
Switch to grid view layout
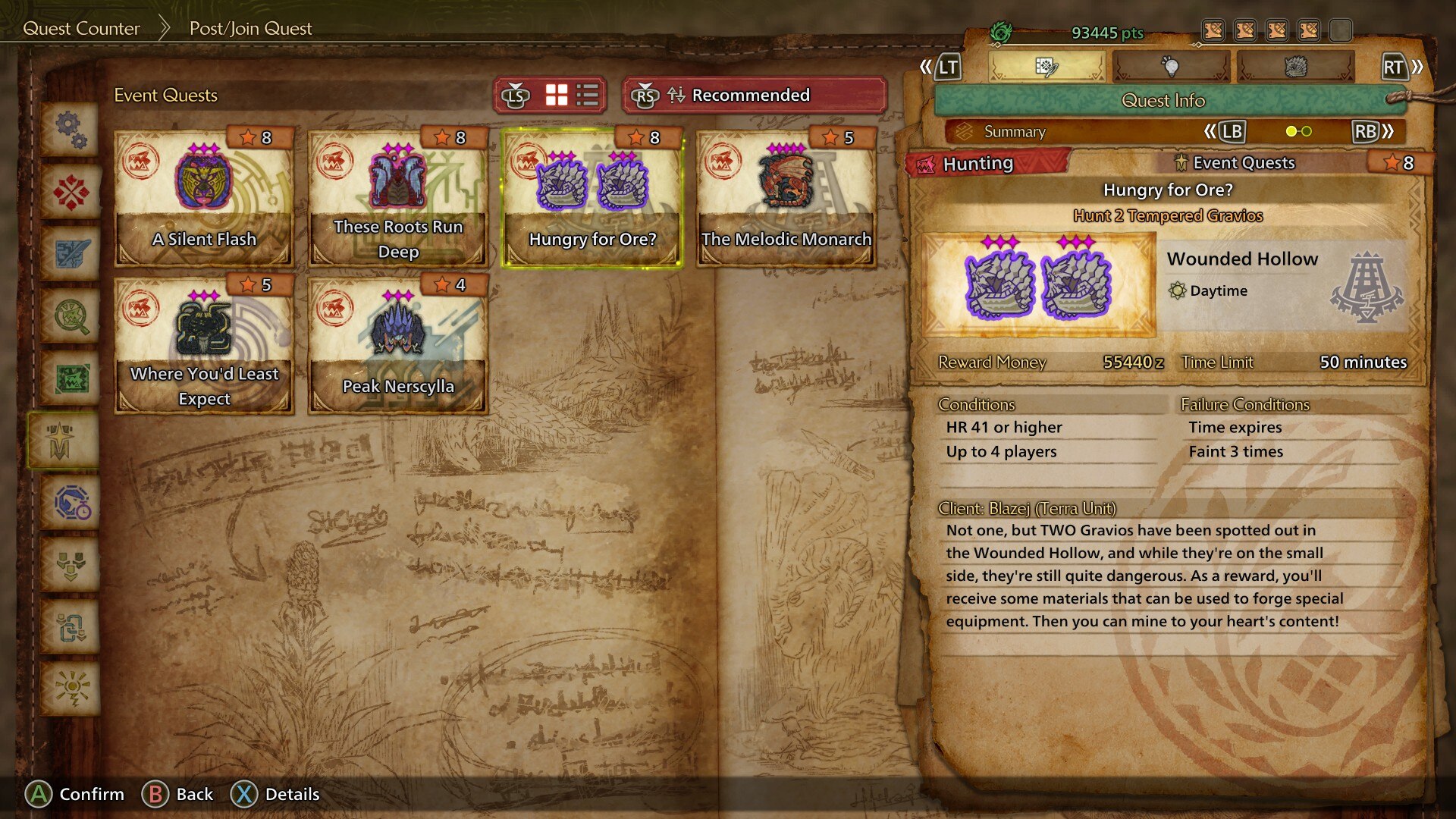[557, 96]
